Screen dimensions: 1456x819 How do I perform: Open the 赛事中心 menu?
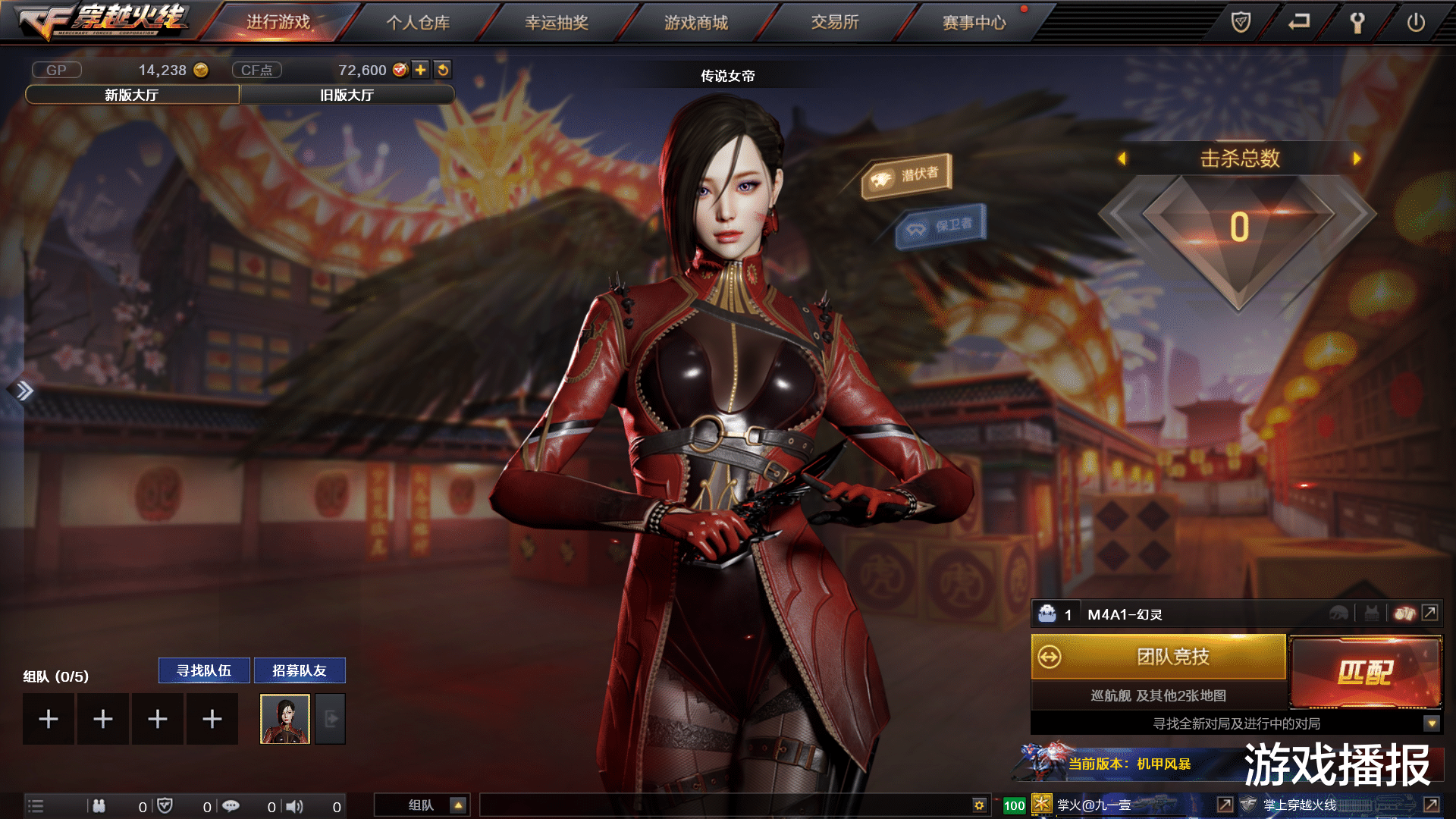point(973,23)
